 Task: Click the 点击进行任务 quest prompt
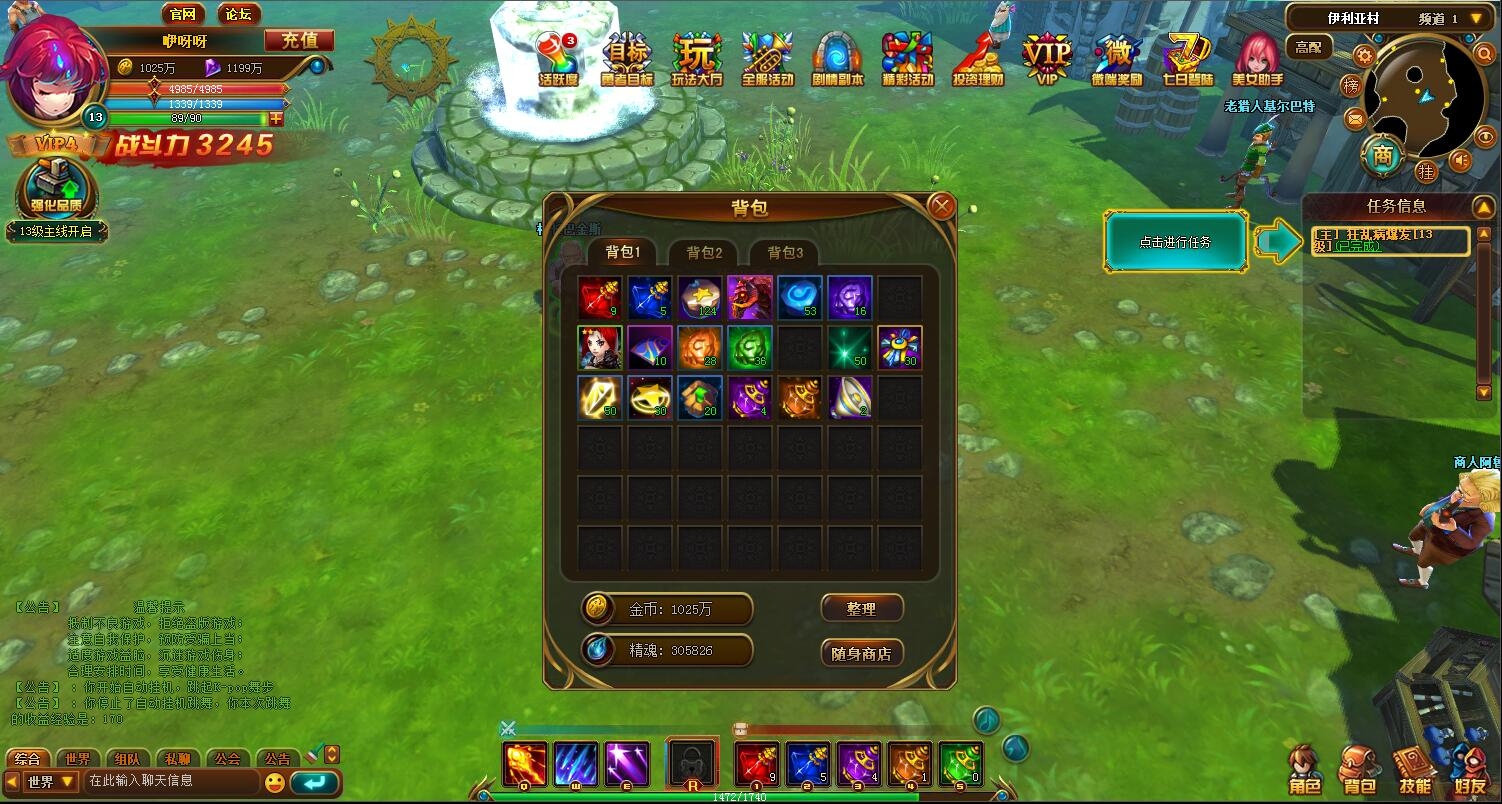(1175, 241)
